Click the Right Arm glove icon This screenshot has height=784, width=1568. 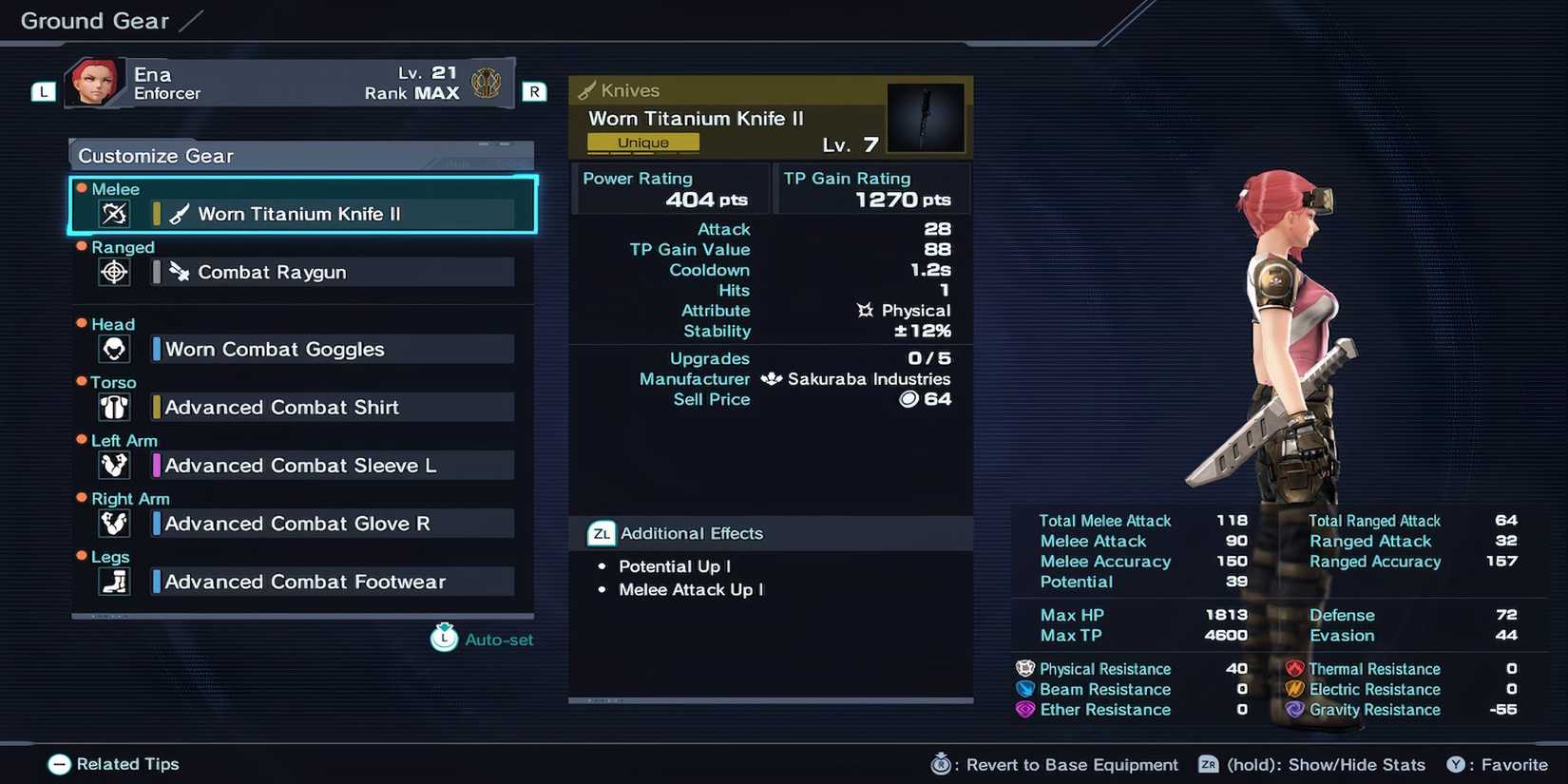click(113, 523)
